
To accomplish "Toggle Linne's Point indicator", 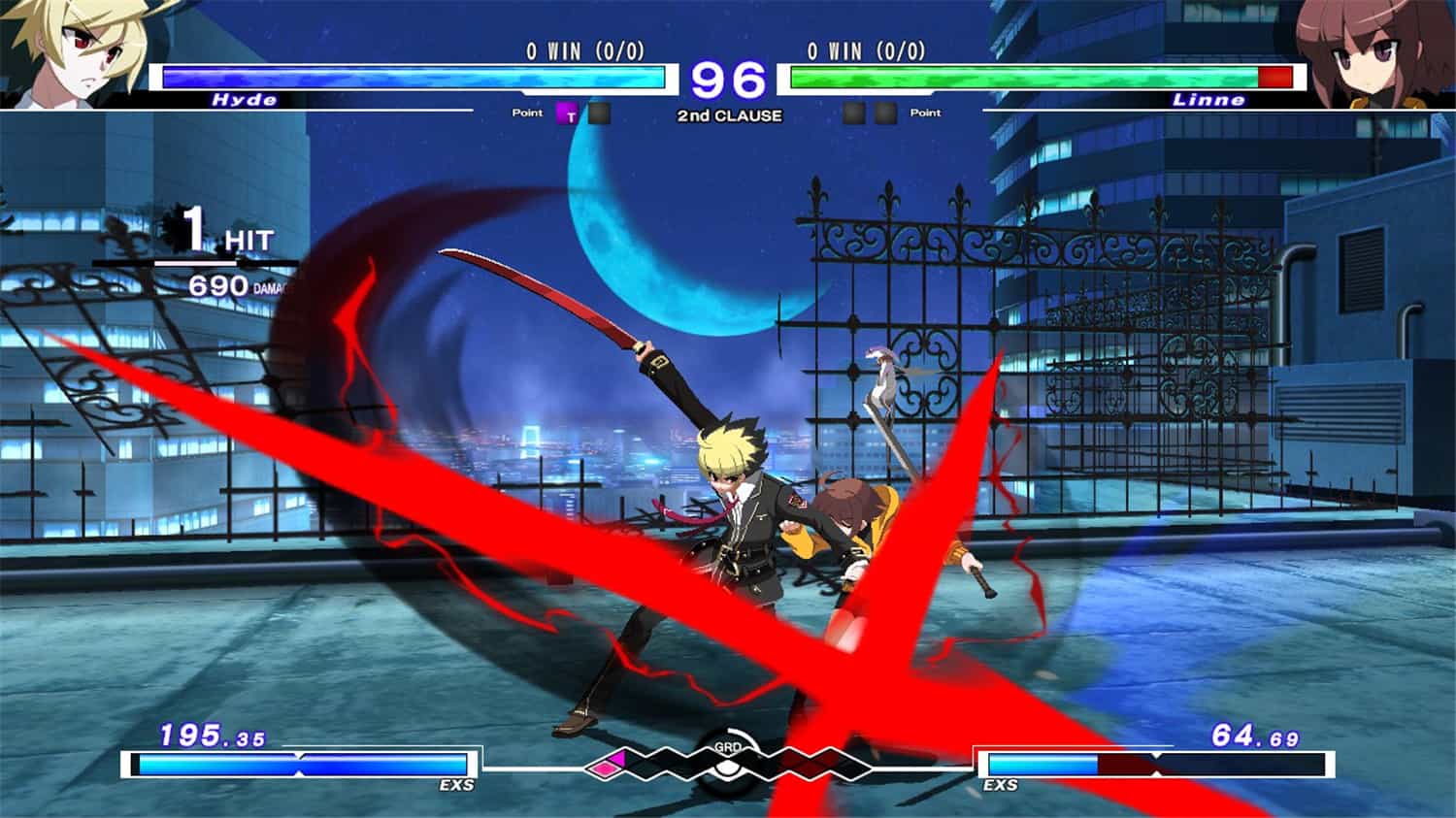I will pos(925,114).
